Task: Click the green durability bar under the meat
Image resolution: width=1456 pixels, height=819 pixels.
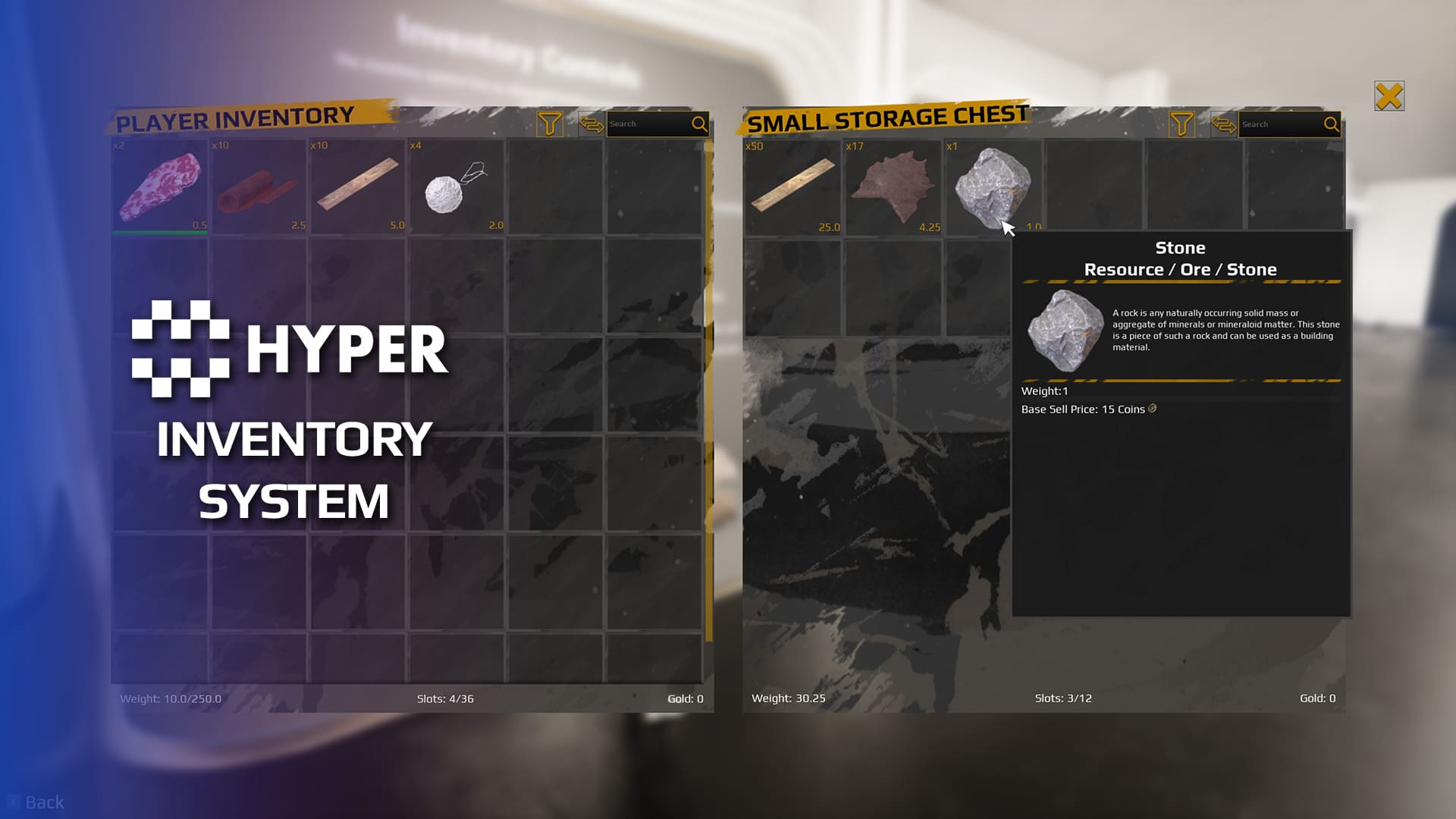Action: pyautogui.click(x=160, y=232)
